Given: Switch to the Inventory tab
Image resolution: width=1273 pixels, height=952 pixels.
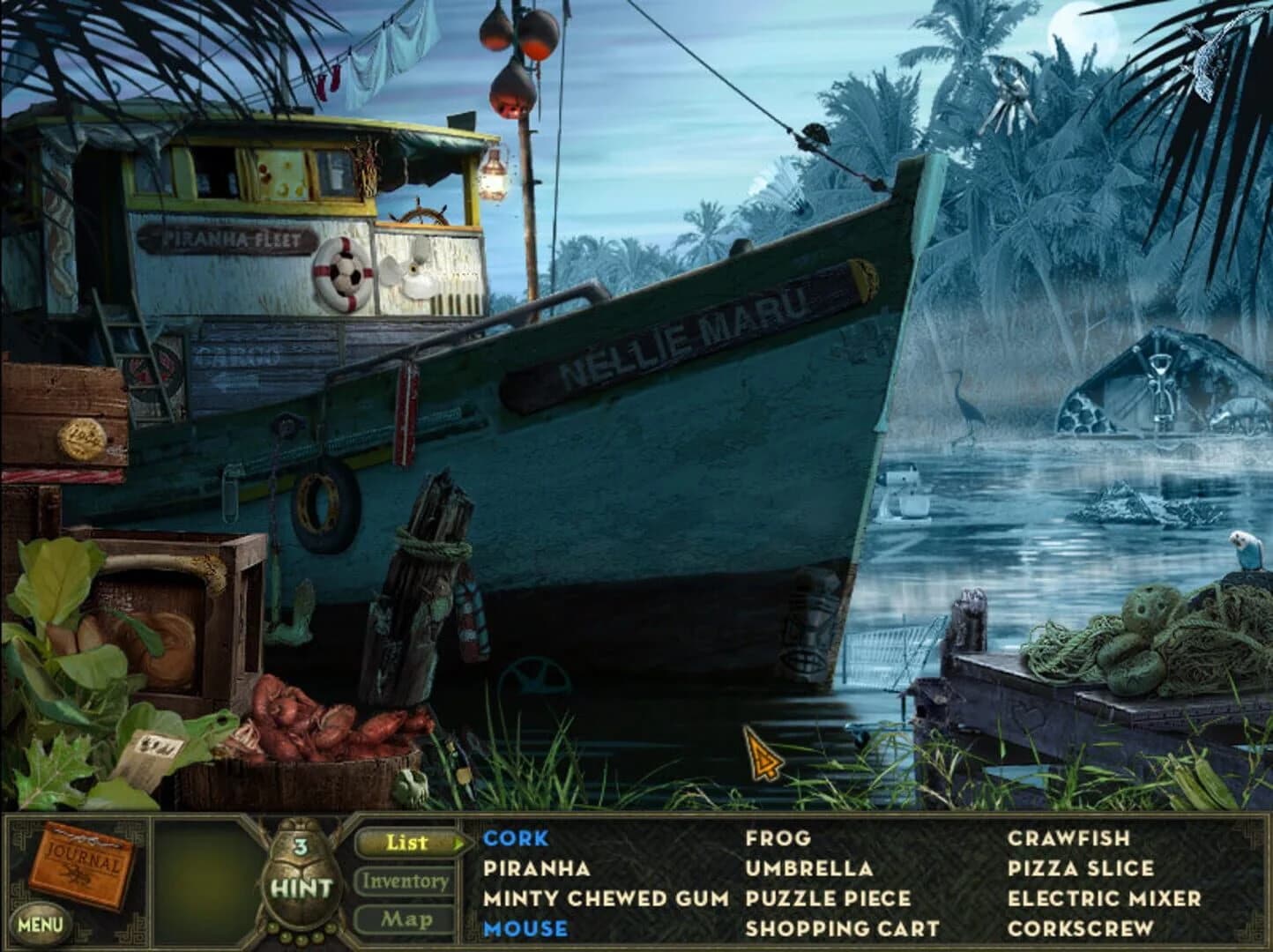Looking at the screenshot, I should tap(406, 881).
